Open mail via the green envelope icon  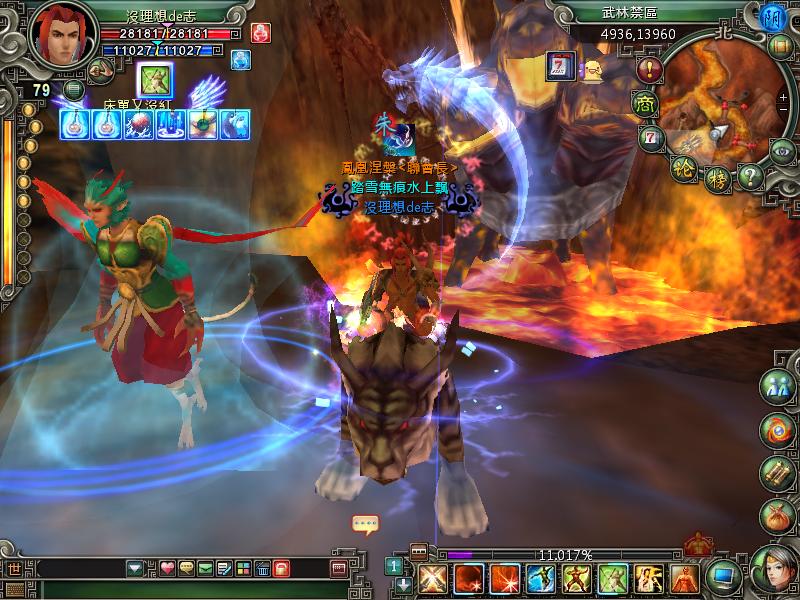coord(204,569)
